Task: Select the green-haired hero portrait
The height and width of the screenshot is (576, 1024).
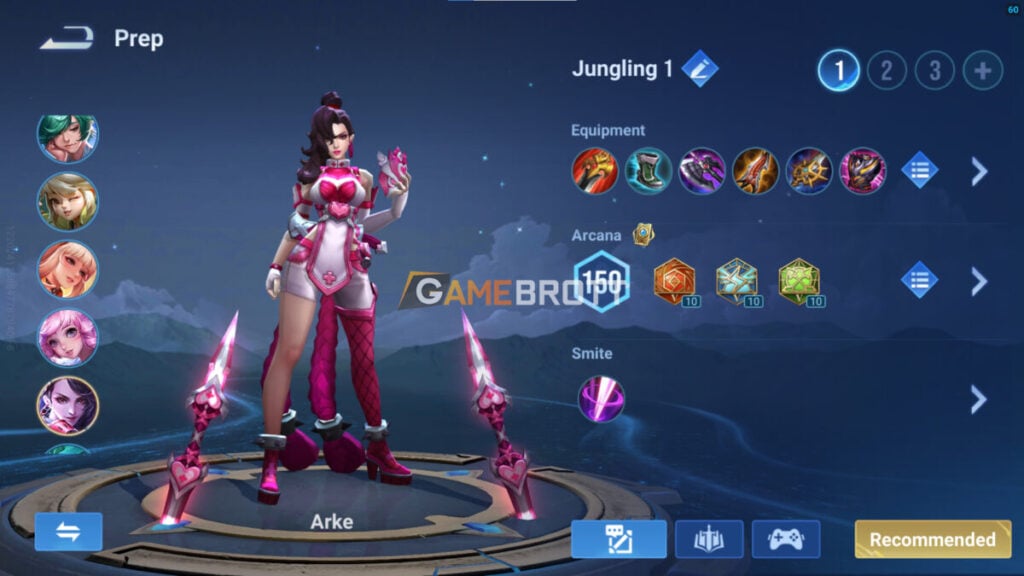Action: click(x=68, y=136)
